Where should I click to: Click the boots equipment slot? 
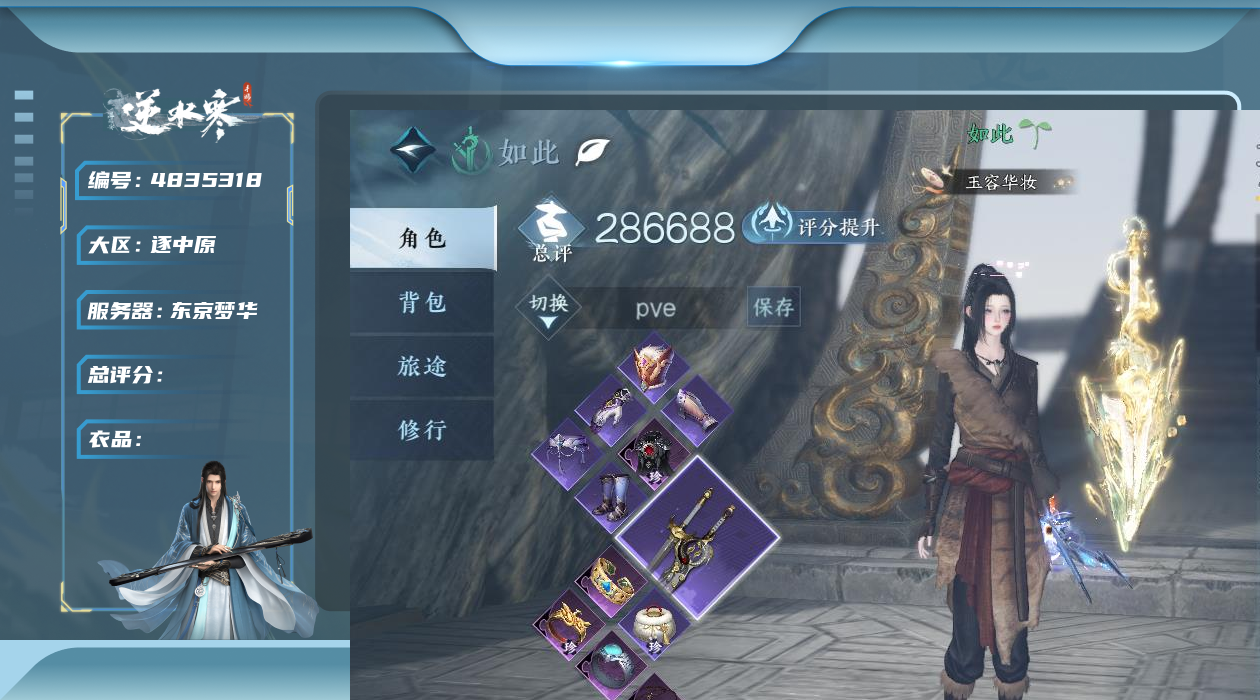[x=611, y=495]
